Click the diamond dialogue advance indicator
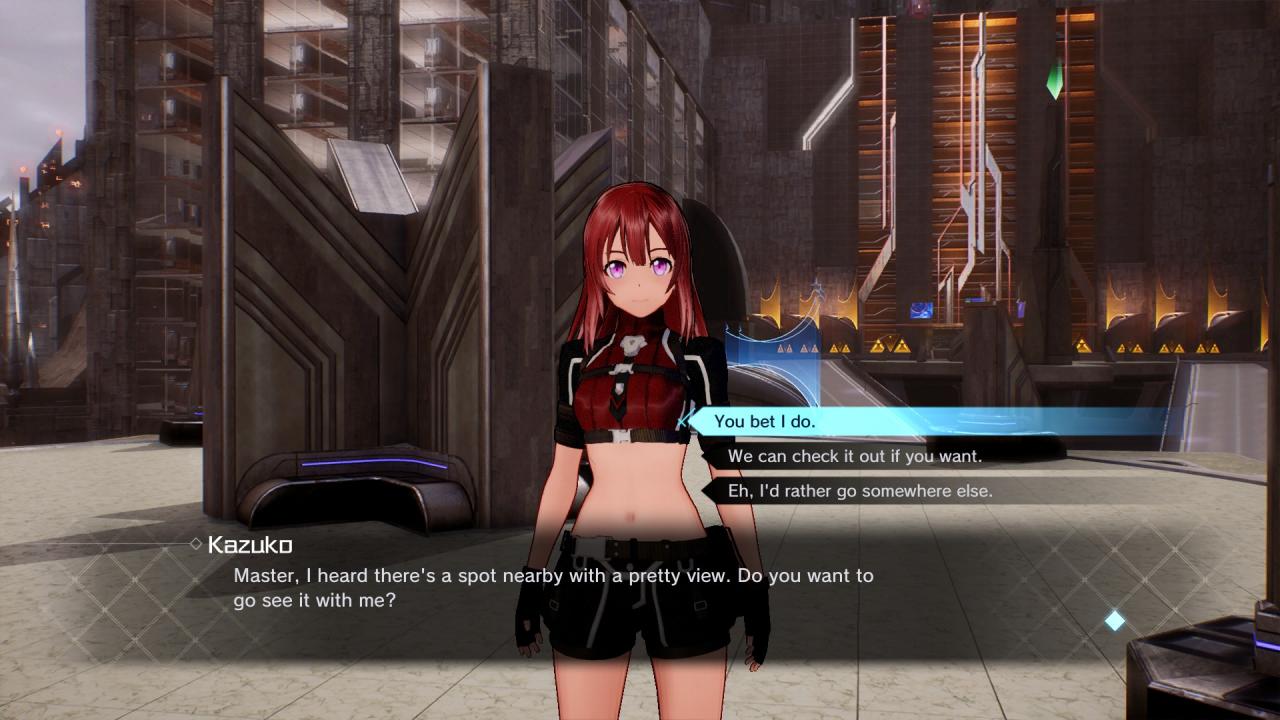Viewport: 1280px width, 720px height. click(x=1114, y=621)
